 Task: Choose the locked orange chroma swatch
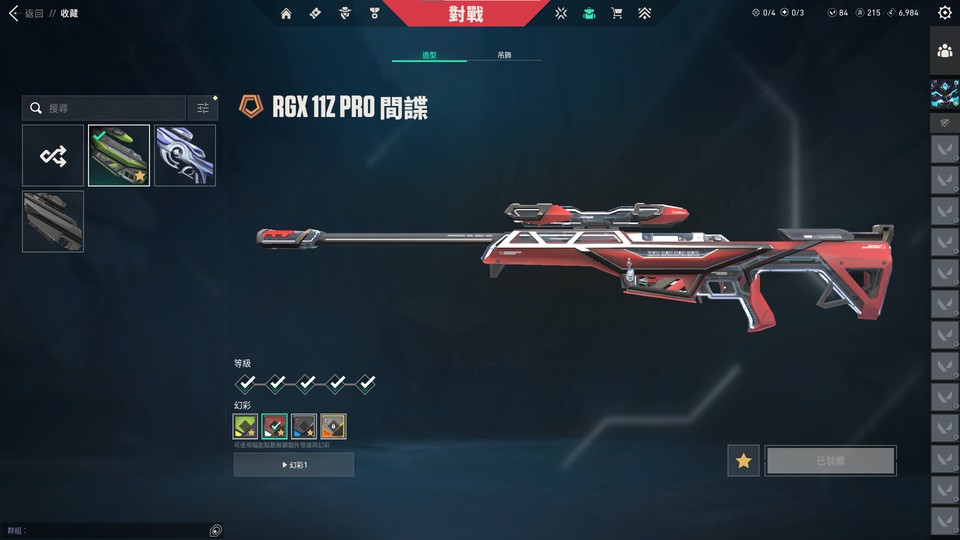tap(333, 427)
